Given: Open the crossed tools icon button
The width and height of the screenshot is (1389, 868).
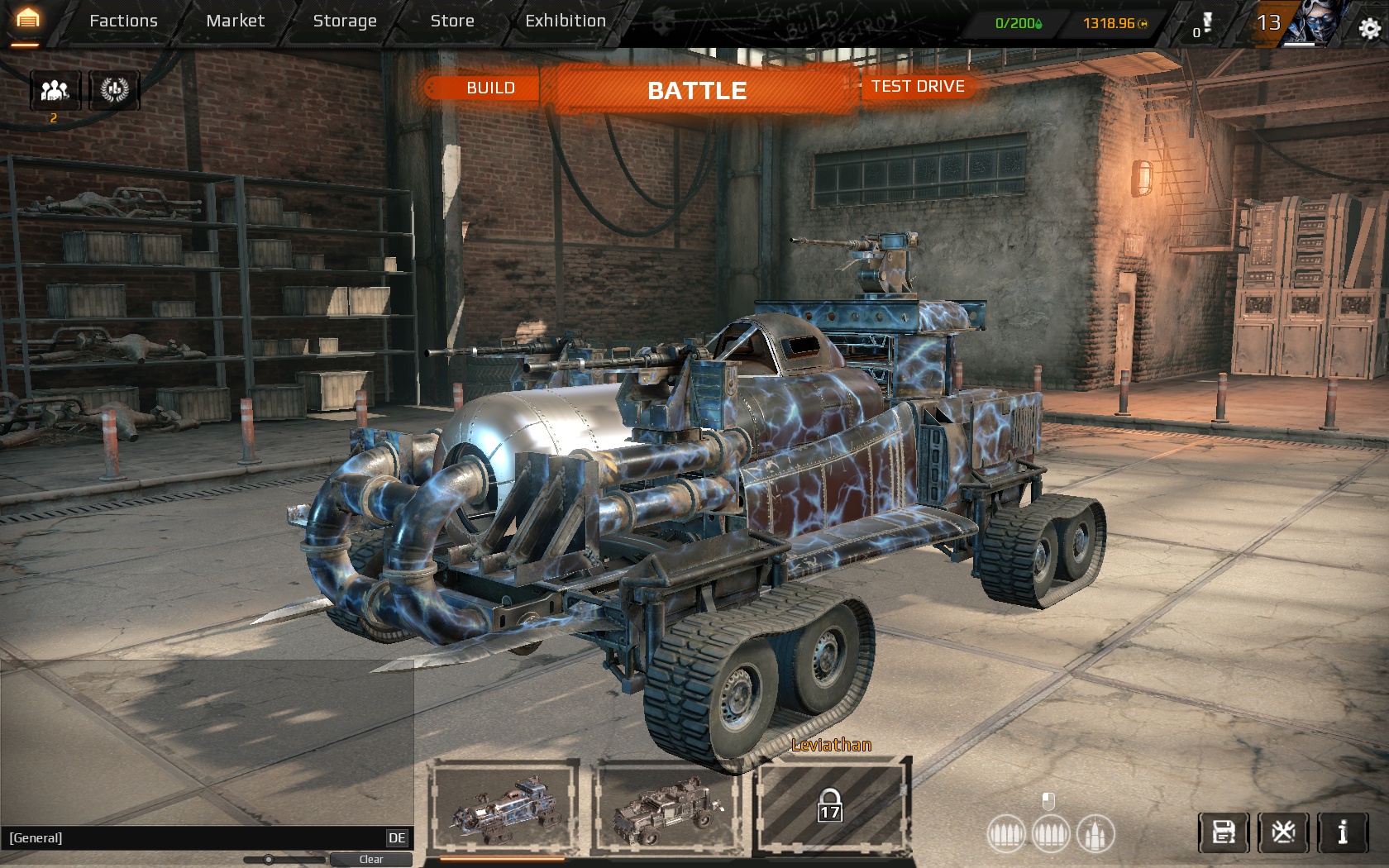Looking at the screenshot, I should click(x=1283, y=832).
